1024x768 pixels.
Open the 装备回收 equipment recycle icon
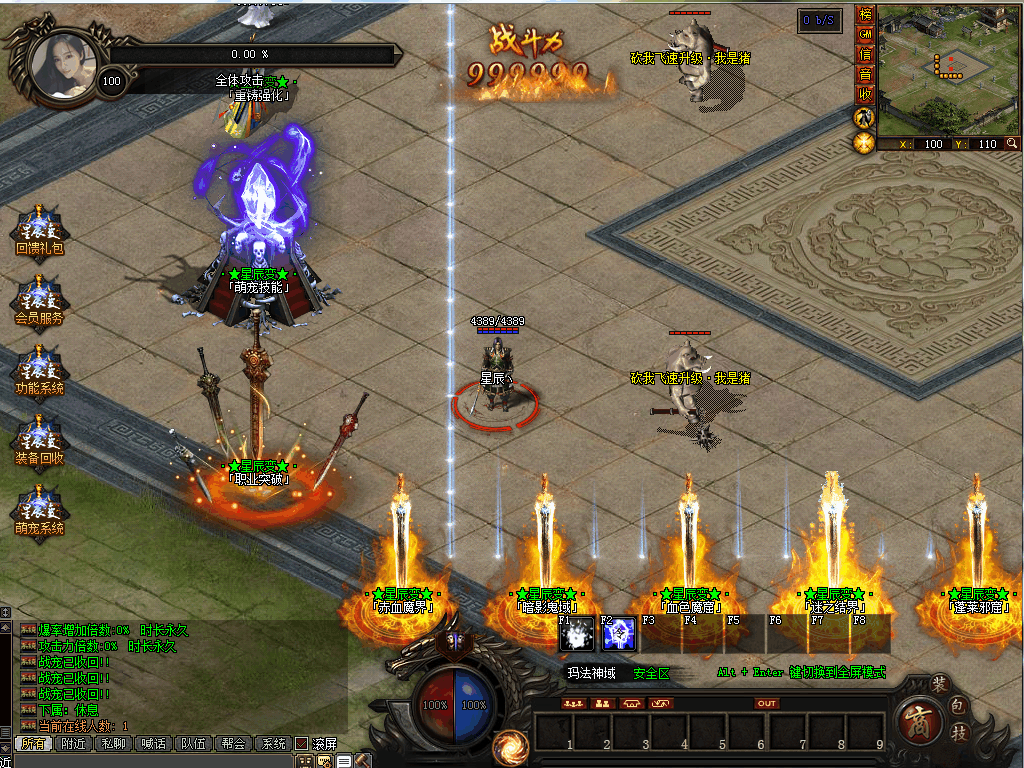click(39, 438)
